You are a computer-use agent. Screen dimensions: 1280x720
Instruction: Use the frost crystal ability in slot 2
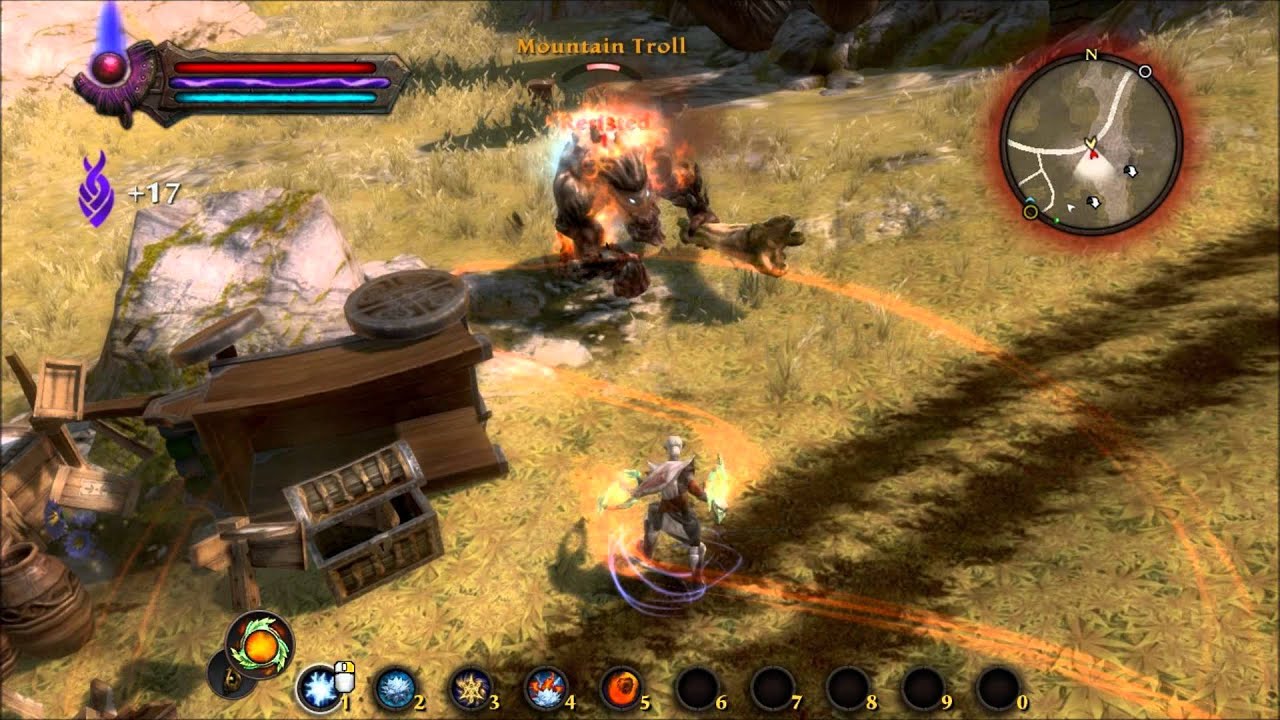click(x=394, y=688)
